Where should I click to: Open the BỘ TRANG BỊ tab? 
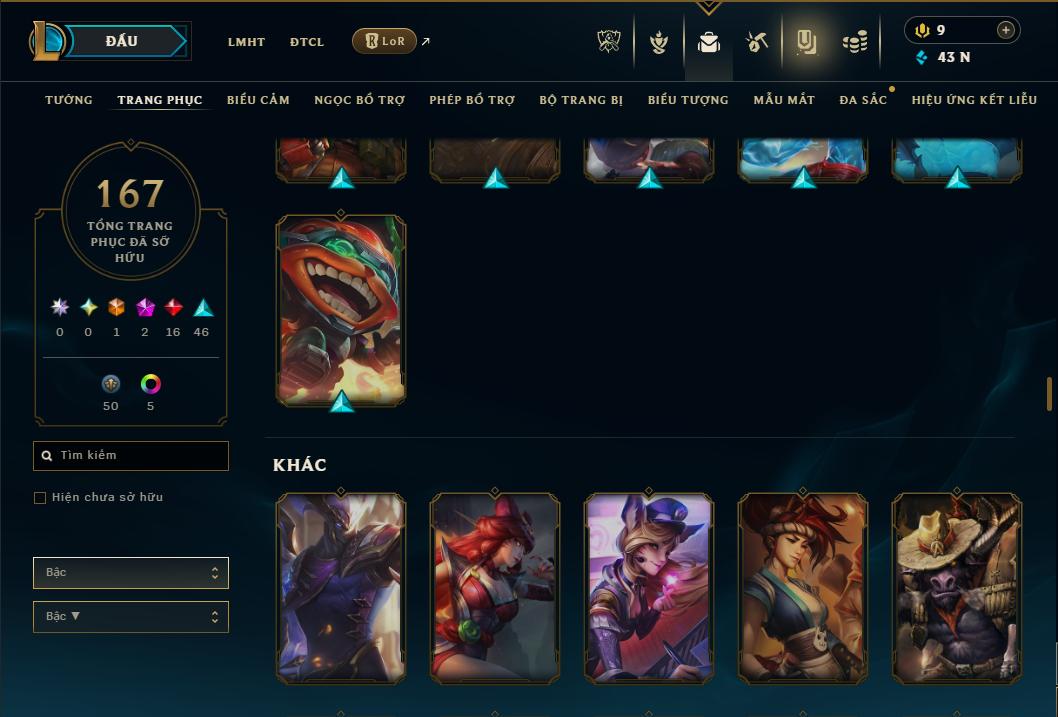tap(581, 100)
